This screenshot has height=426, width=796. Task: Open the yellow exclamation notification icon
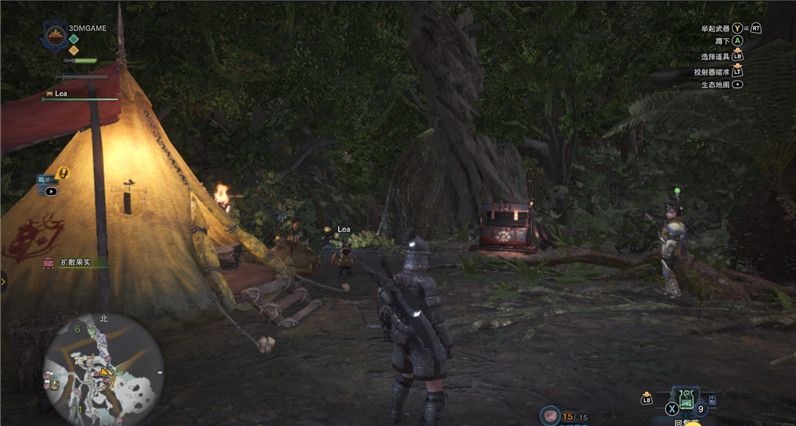click(63, 172)
